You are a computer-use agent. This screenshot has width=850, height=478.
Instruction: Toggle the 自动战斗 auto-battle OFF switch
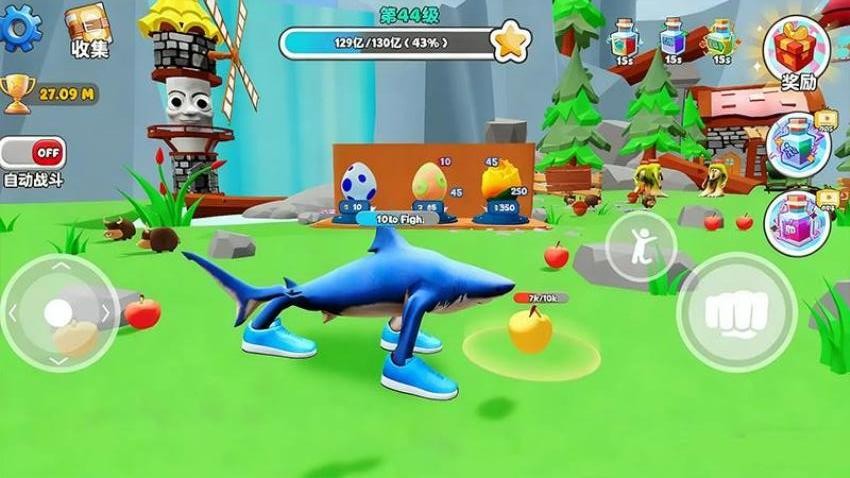33,153
